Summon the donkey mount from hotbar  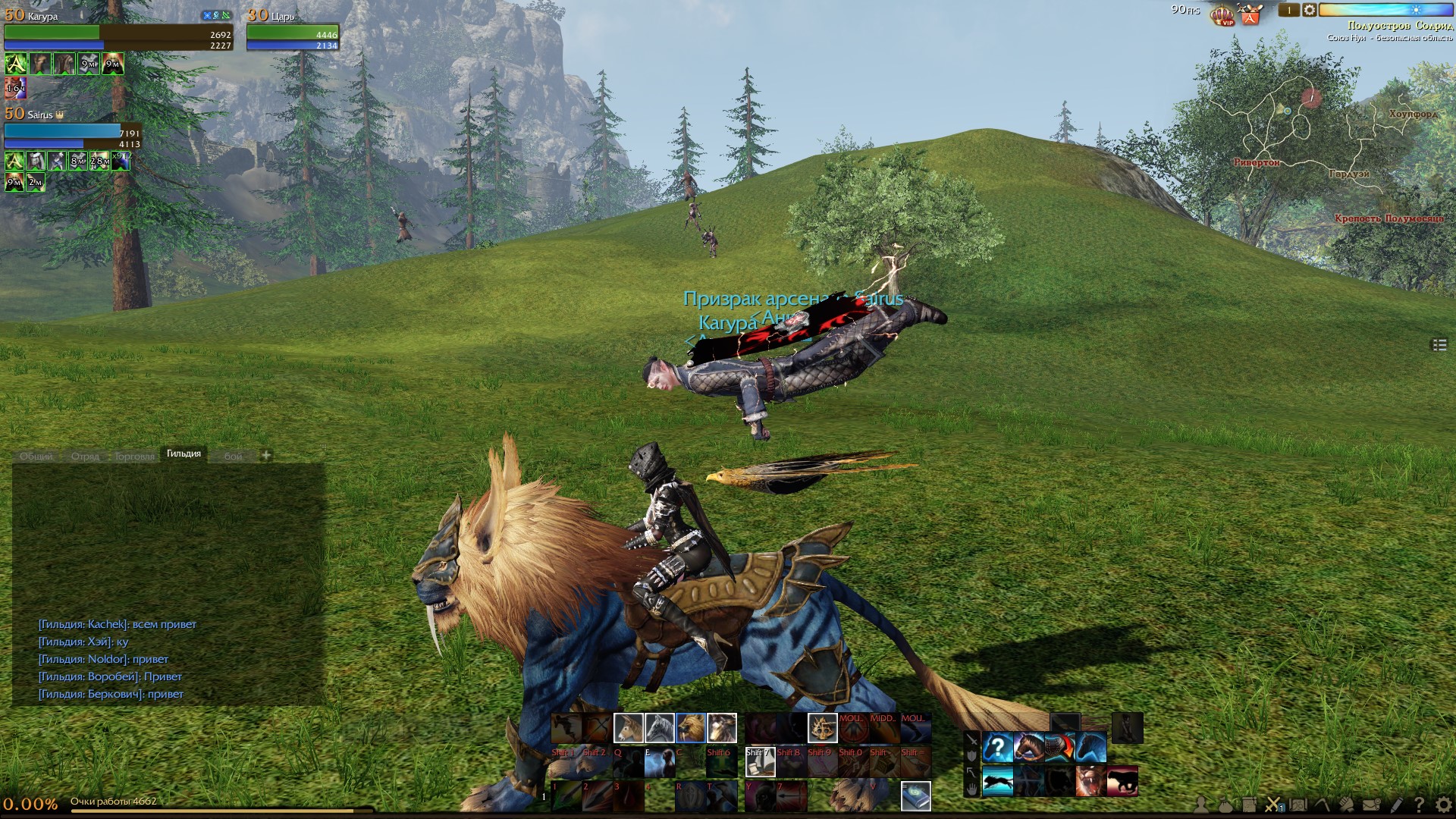628,728
